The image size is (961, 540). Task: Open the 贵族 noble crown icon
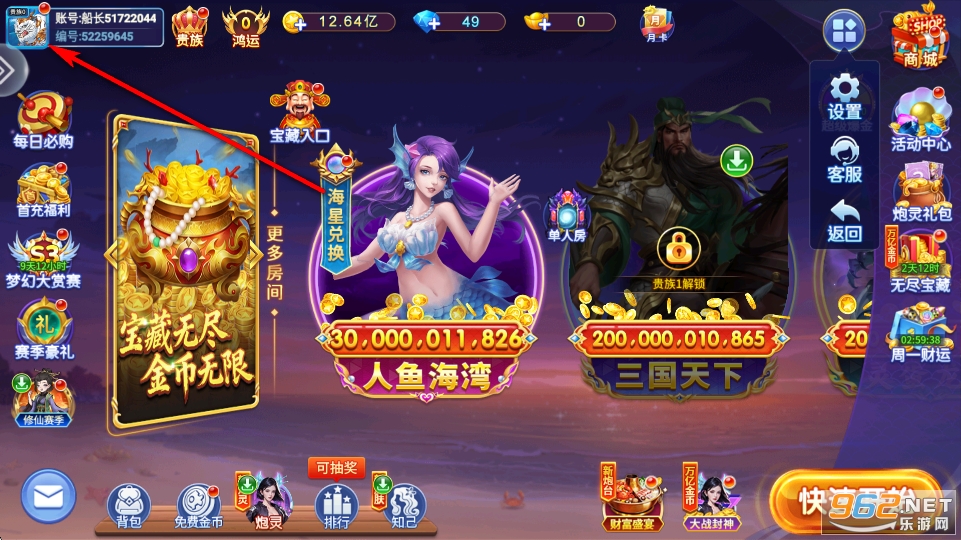click(190, 25)
